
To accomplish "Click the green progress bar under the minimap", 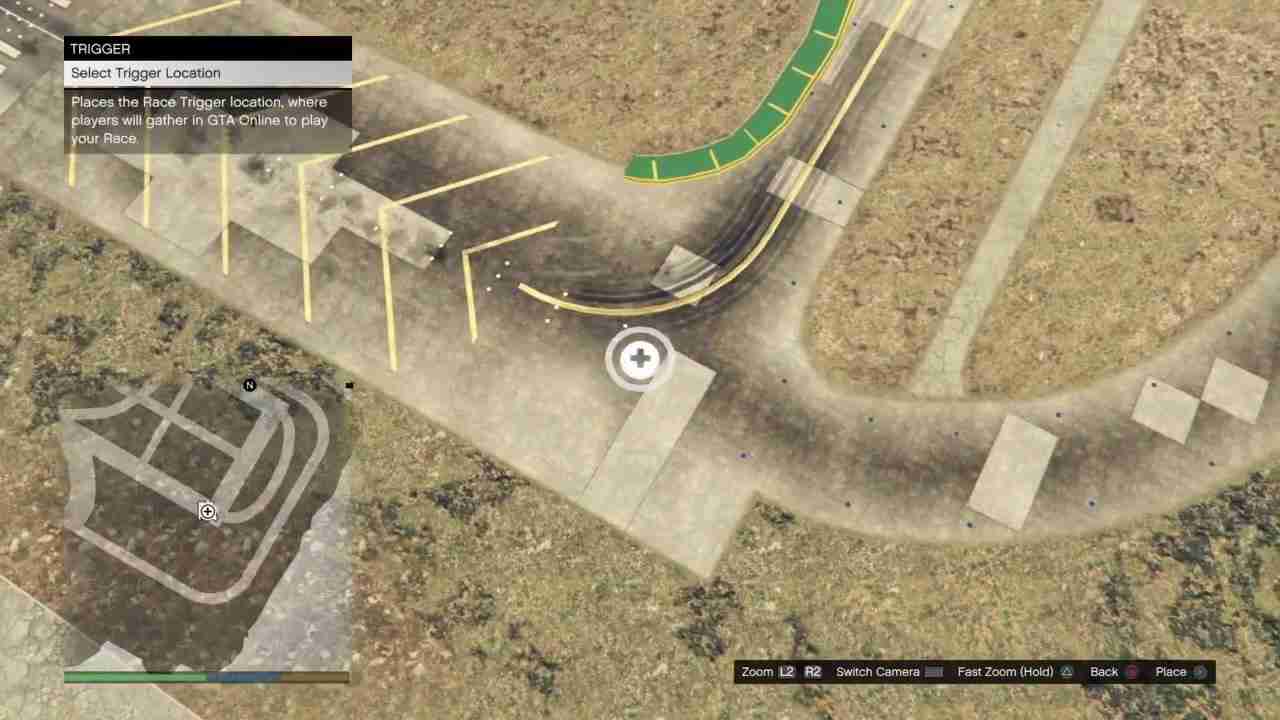I will pos(135,678).
